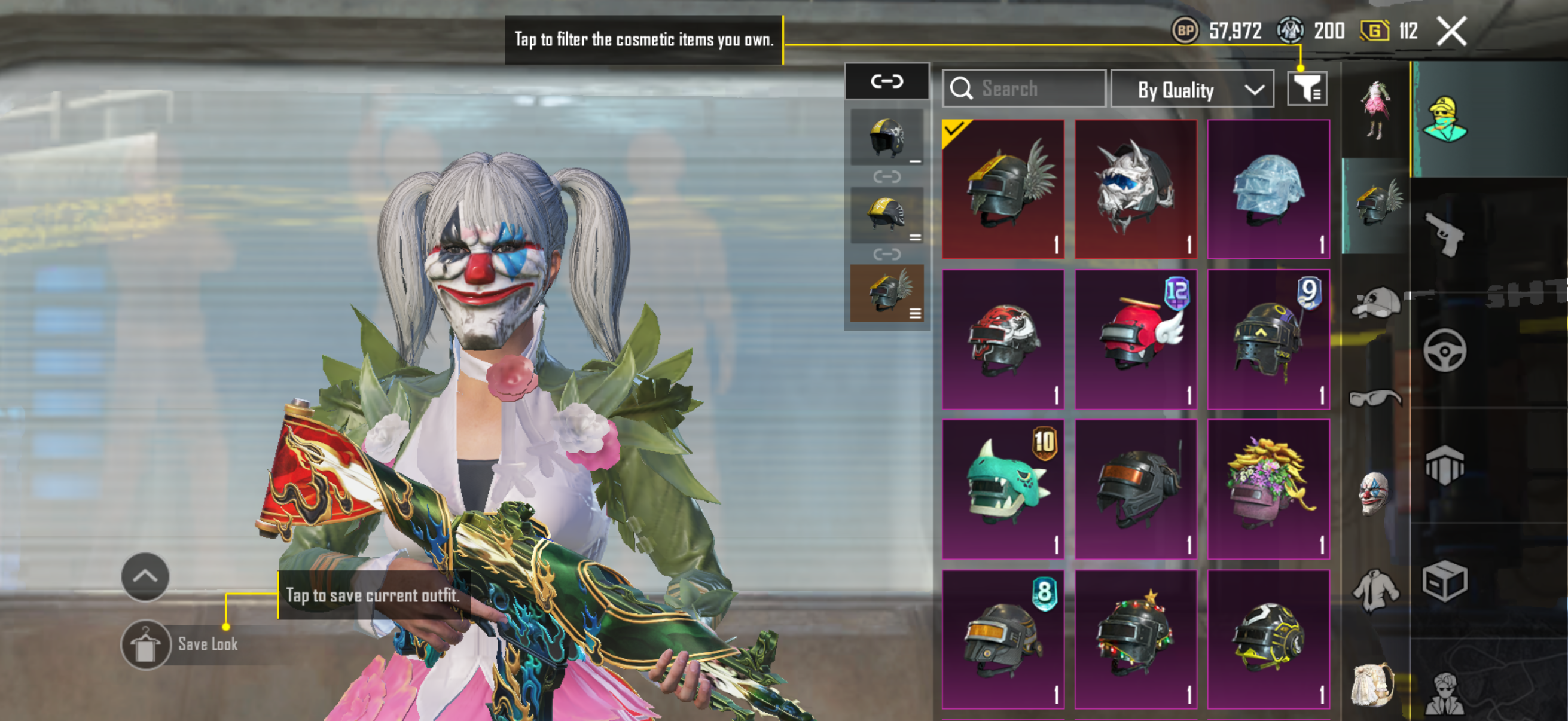This screenshot has width=1568, height=721.
Task: Open the jacket clothing category
Action: click(1374, 589)
